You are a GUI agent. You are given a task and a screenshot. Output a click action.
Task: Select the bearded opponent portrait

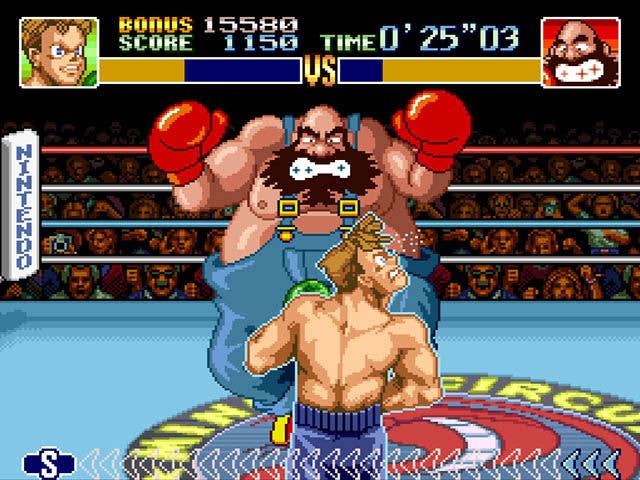click(581, 52)
